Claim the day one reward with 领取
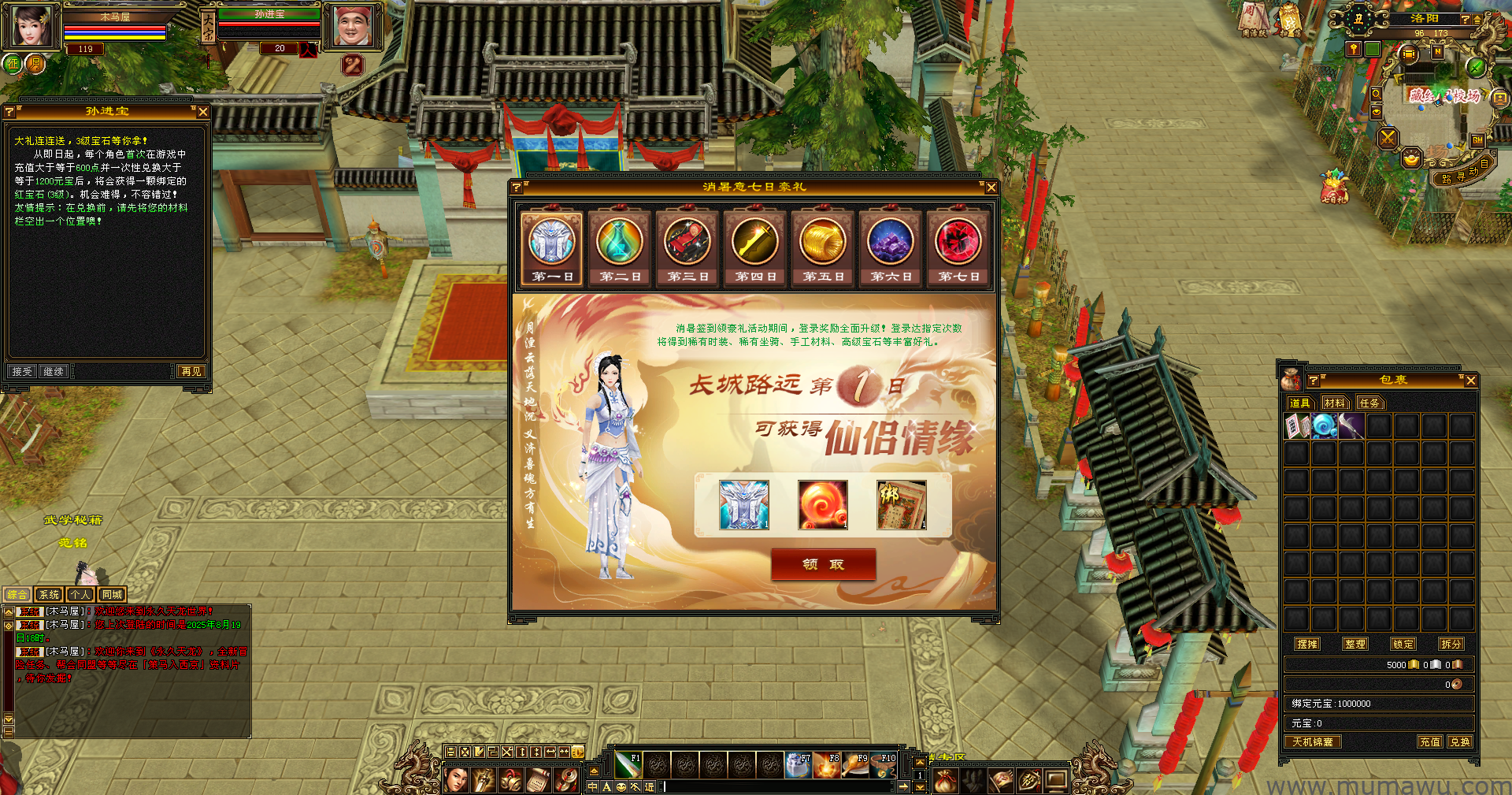 click(823, 564)
